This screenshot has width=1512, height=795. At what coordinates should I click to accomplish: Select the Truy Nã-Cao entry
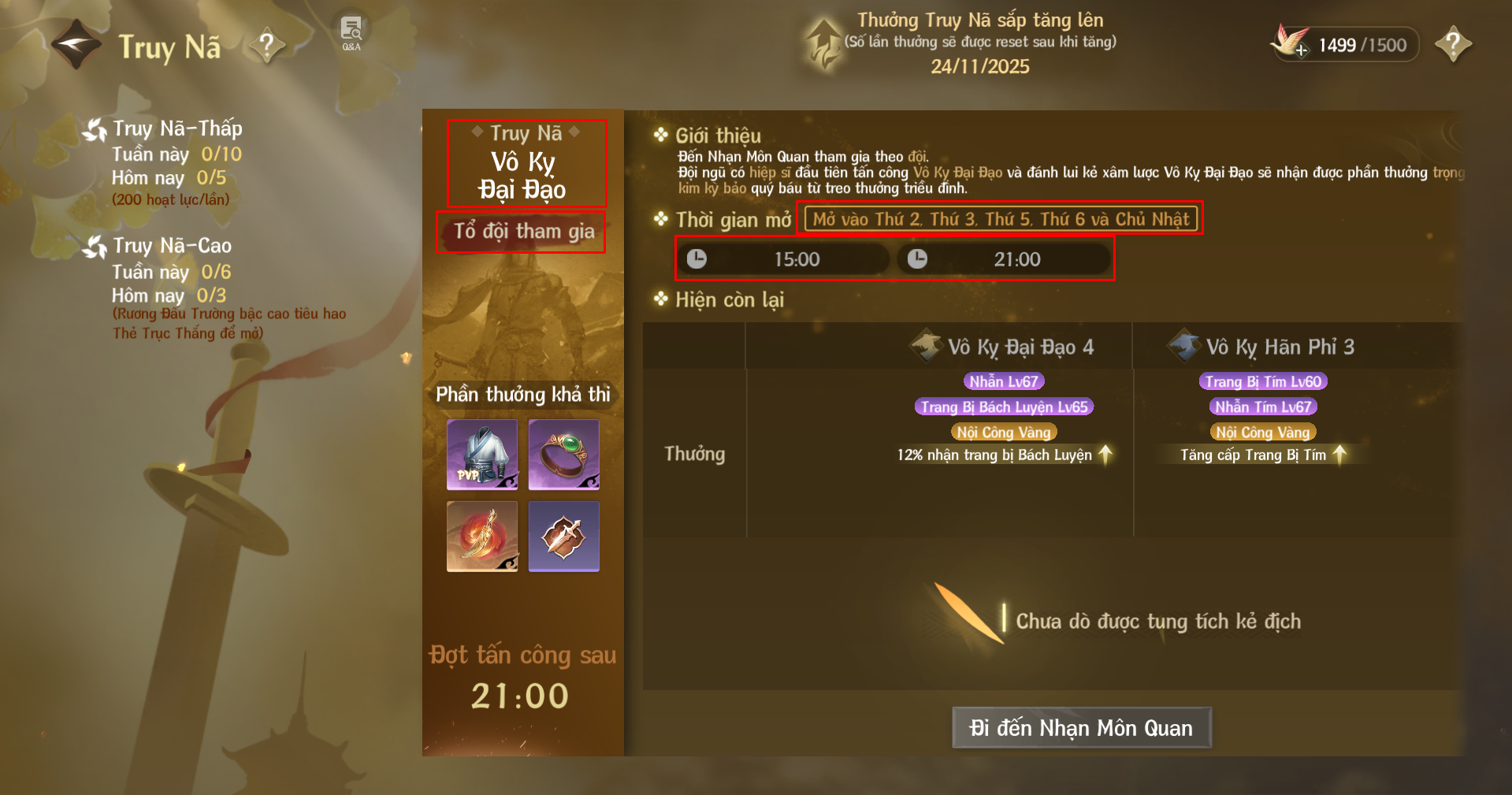(x=171, y=246)
